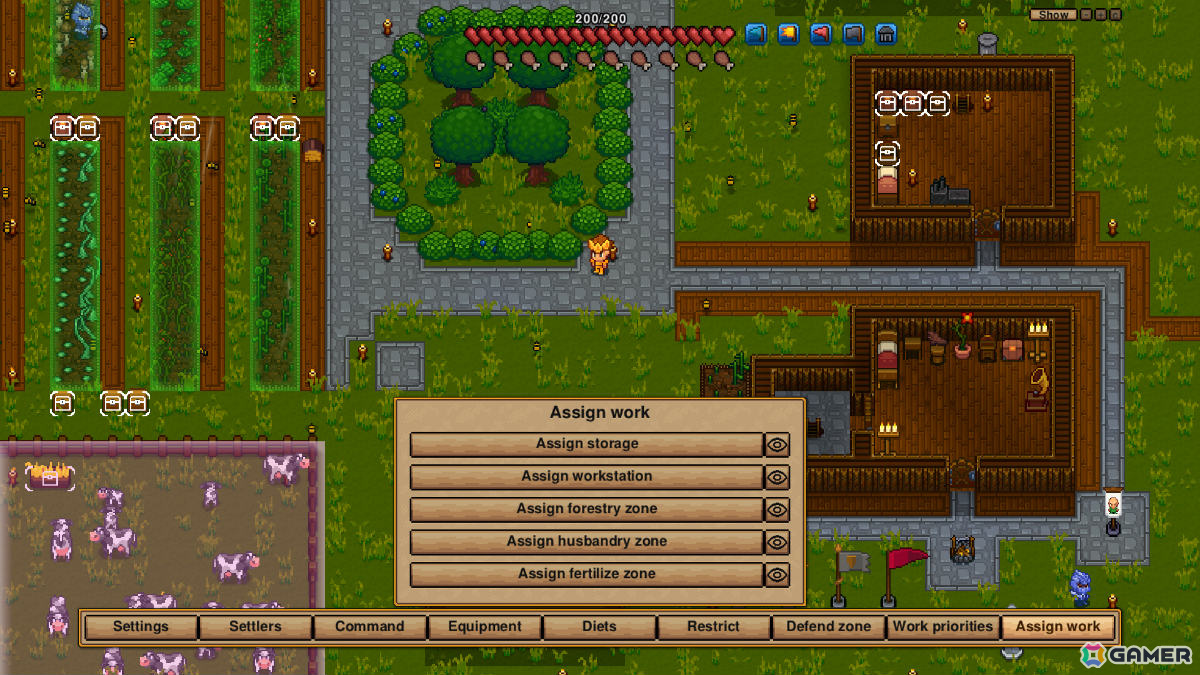The width and height of the screenshot is (1200, 675).
Task: Select the Assign work tab
Action: 1058,627
